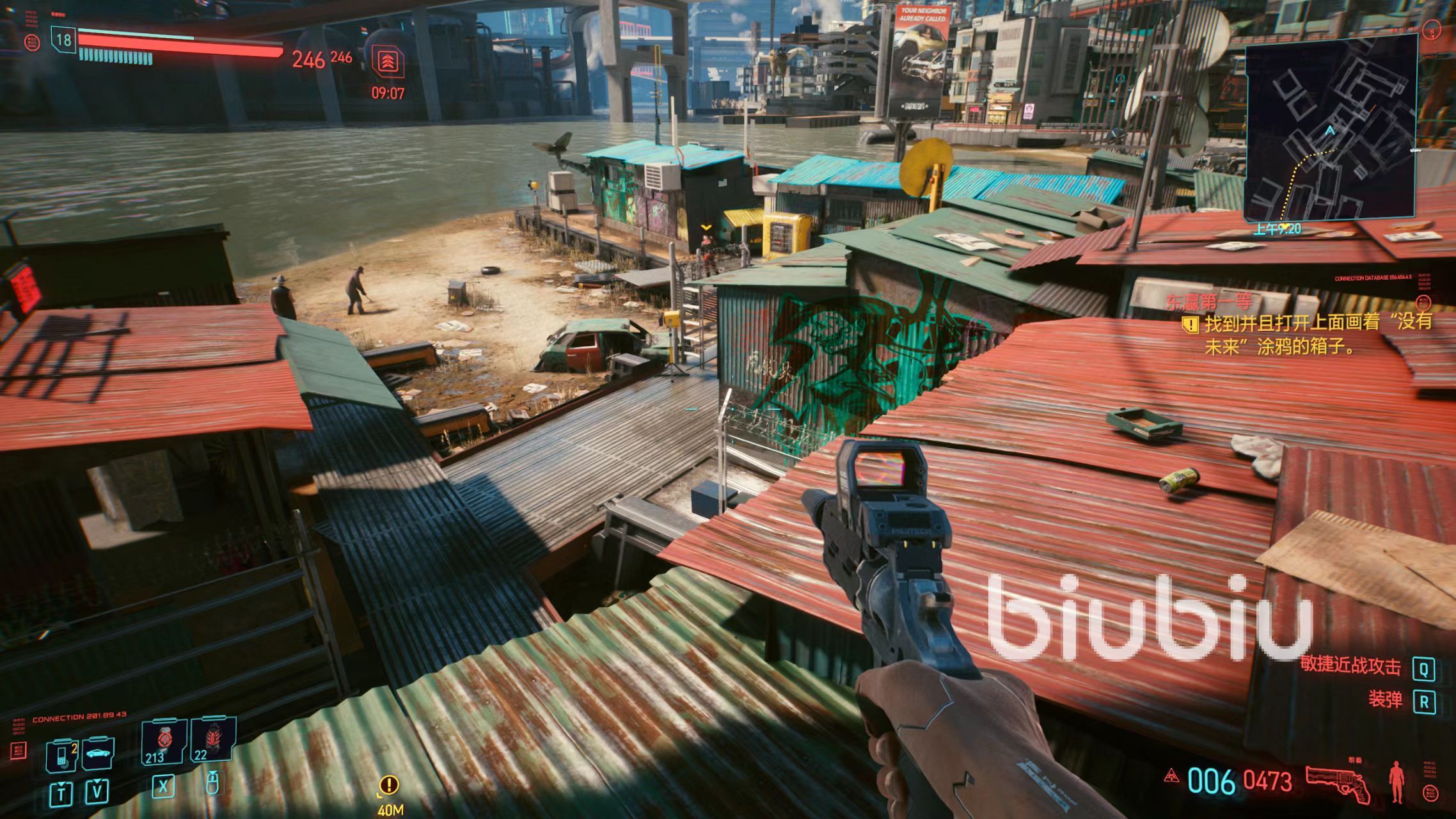1456x819 pixels.
Task: Click the minimap in the corner
Action: [1331, 127]
